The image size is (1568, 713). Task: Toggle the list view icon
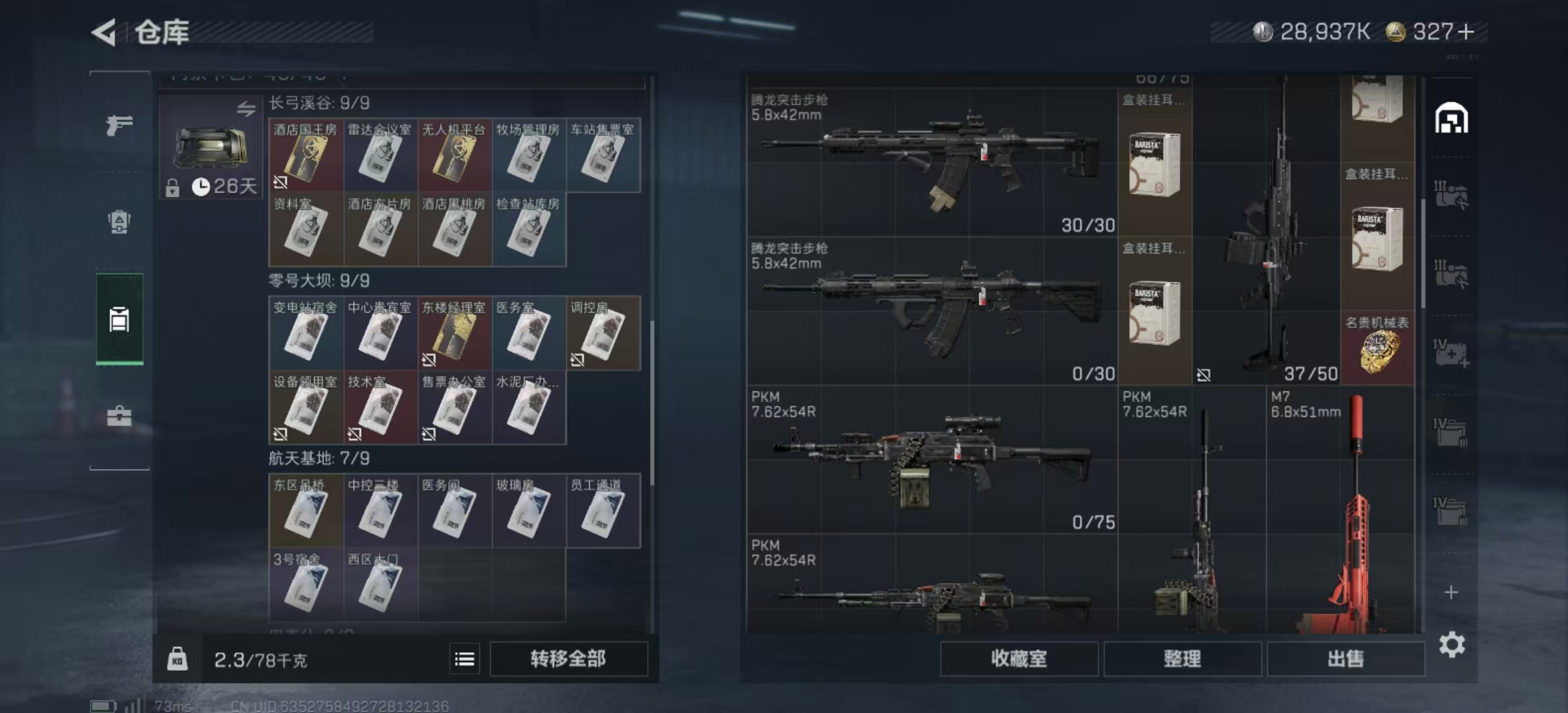pyautogui.click(x=465, y=659)
